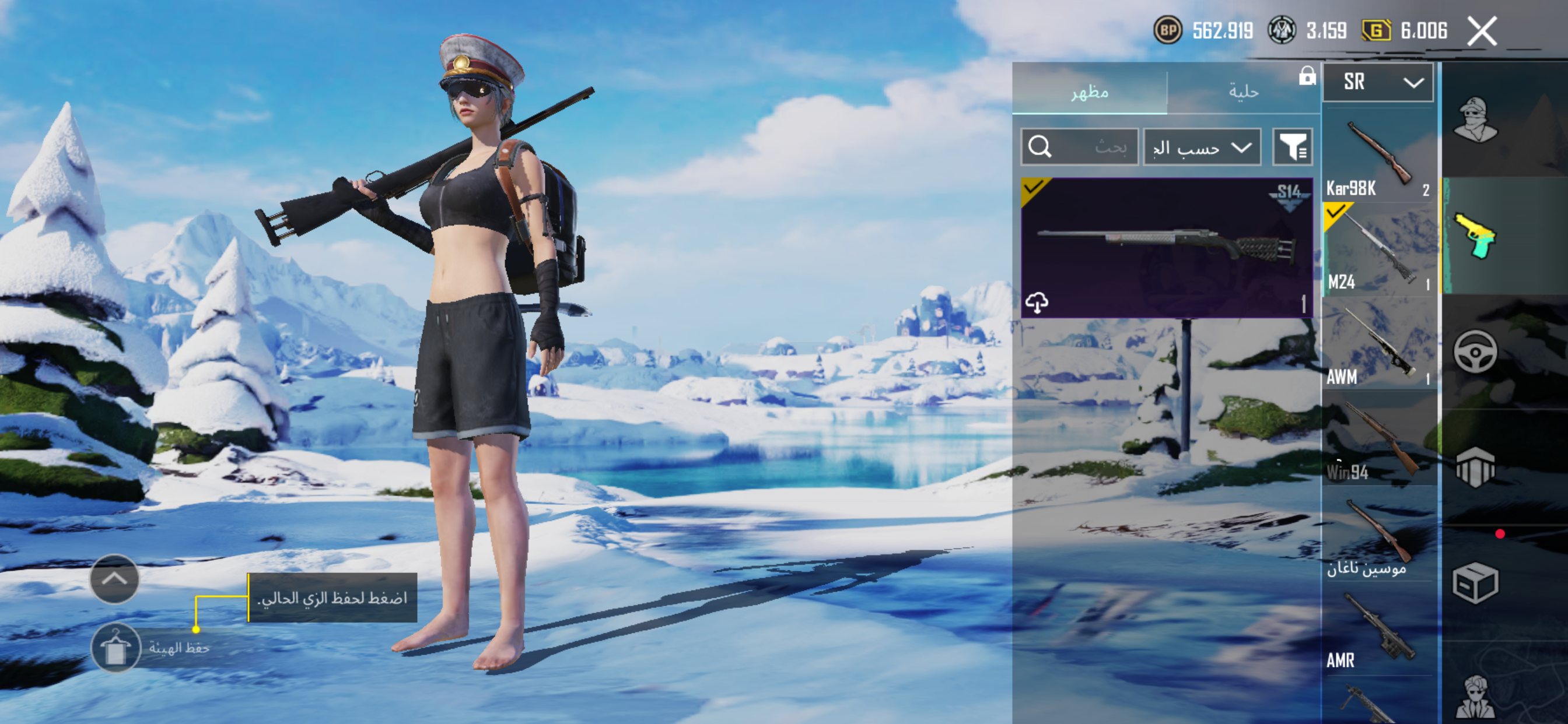Open the character outfit category

[1475, 120]
